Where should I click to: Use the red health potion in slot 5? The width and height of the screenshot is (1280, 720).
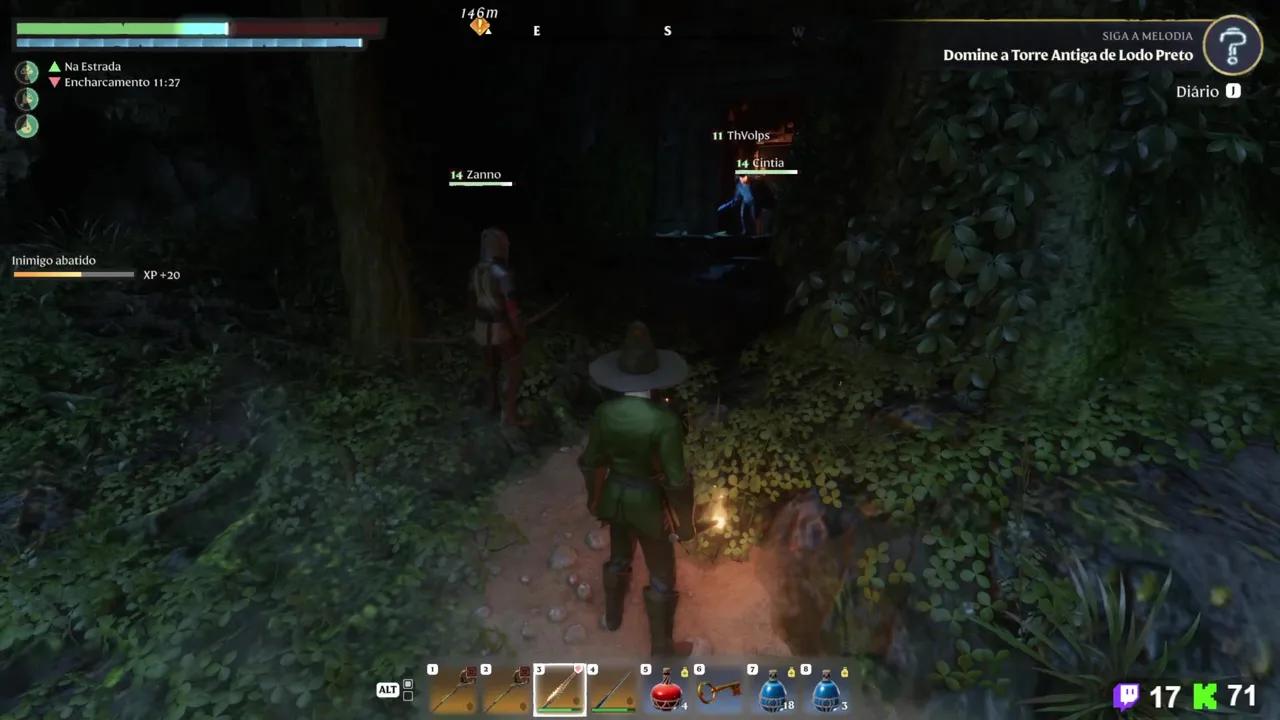coord(666,690)
